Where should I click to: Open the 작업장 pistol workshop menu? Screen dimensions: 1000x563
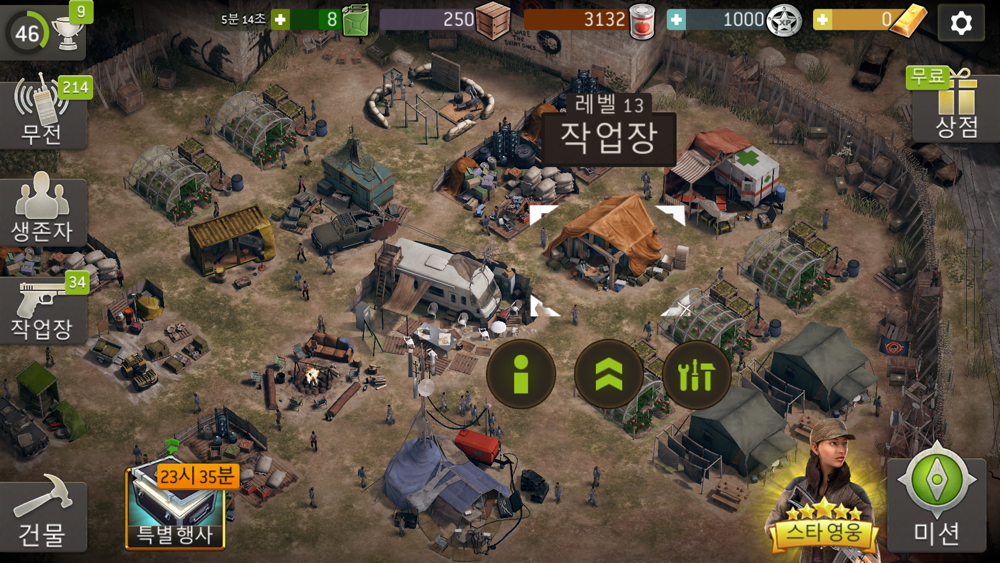tap(42, 310)
